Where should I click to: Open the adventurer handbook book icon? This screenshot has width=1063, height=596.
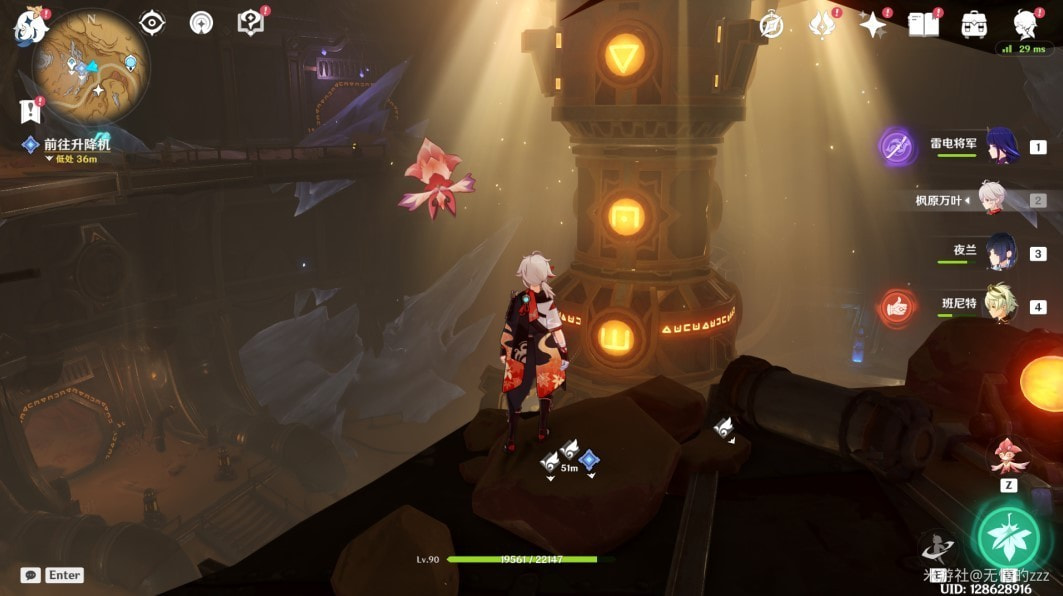pyautogui.click(x=924, y=25)
